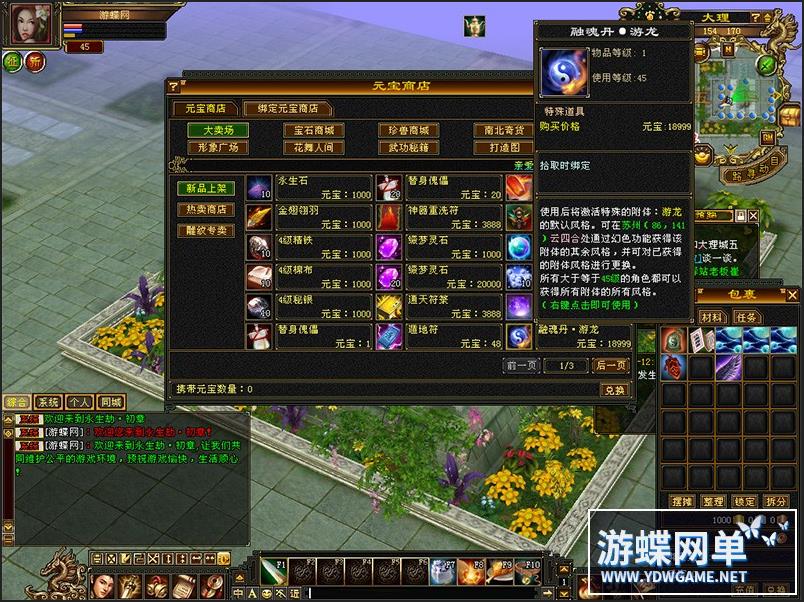804x602 pixels.
Task: Select the 雕纹专卖 section
Action: 206,230
